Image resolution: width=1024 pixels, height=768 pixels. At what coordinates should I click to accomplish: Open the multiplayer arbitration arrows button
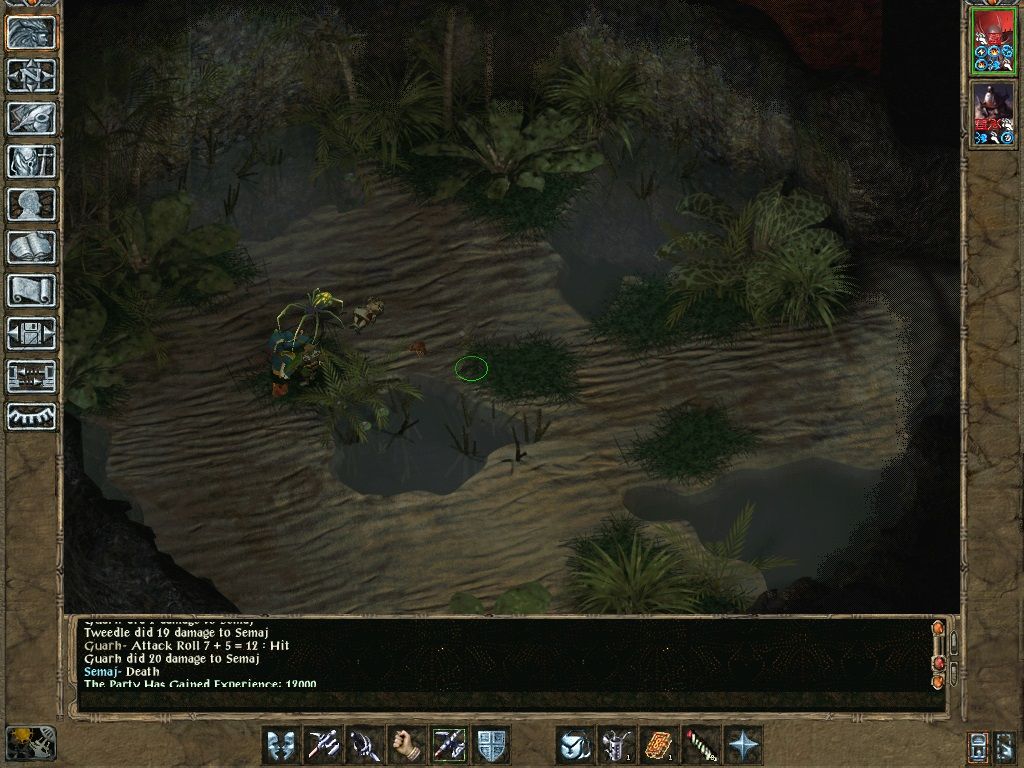[31, 376]
